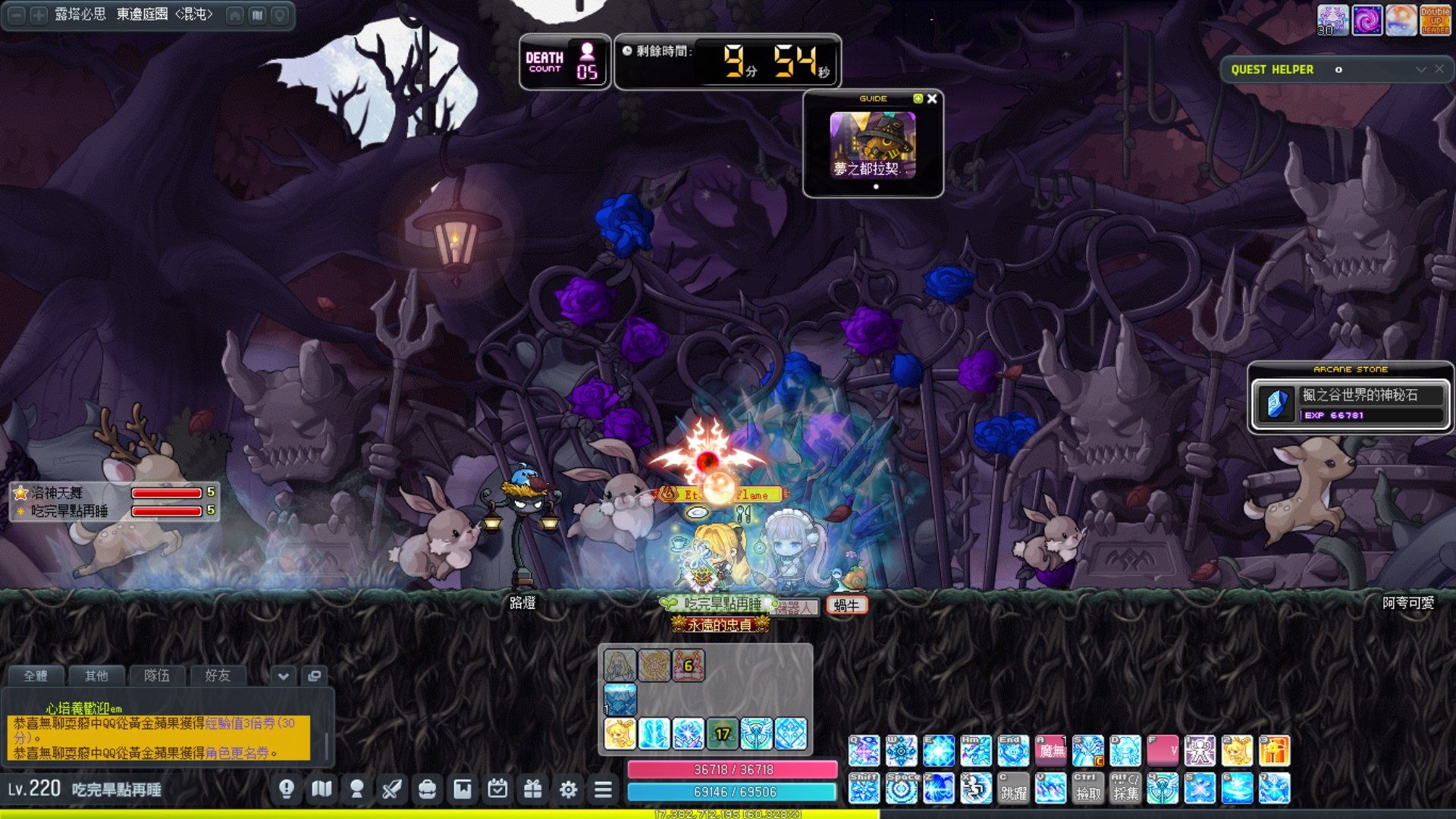The width and height of the screenshot is (1456, 819).
Task: Switch to the 隊伍 party chat tab
Action: [x=157, y=675]
